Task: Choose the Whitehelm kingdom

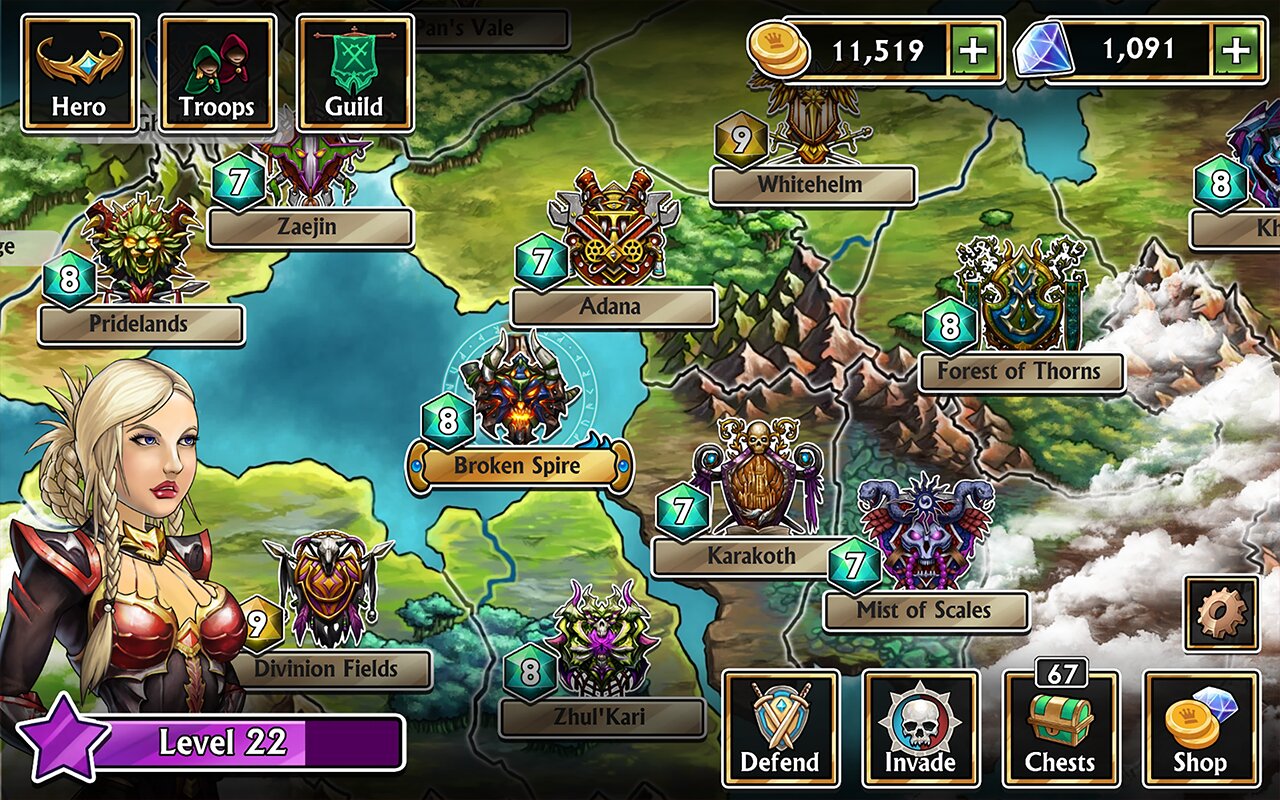Action: coord(812,185)
